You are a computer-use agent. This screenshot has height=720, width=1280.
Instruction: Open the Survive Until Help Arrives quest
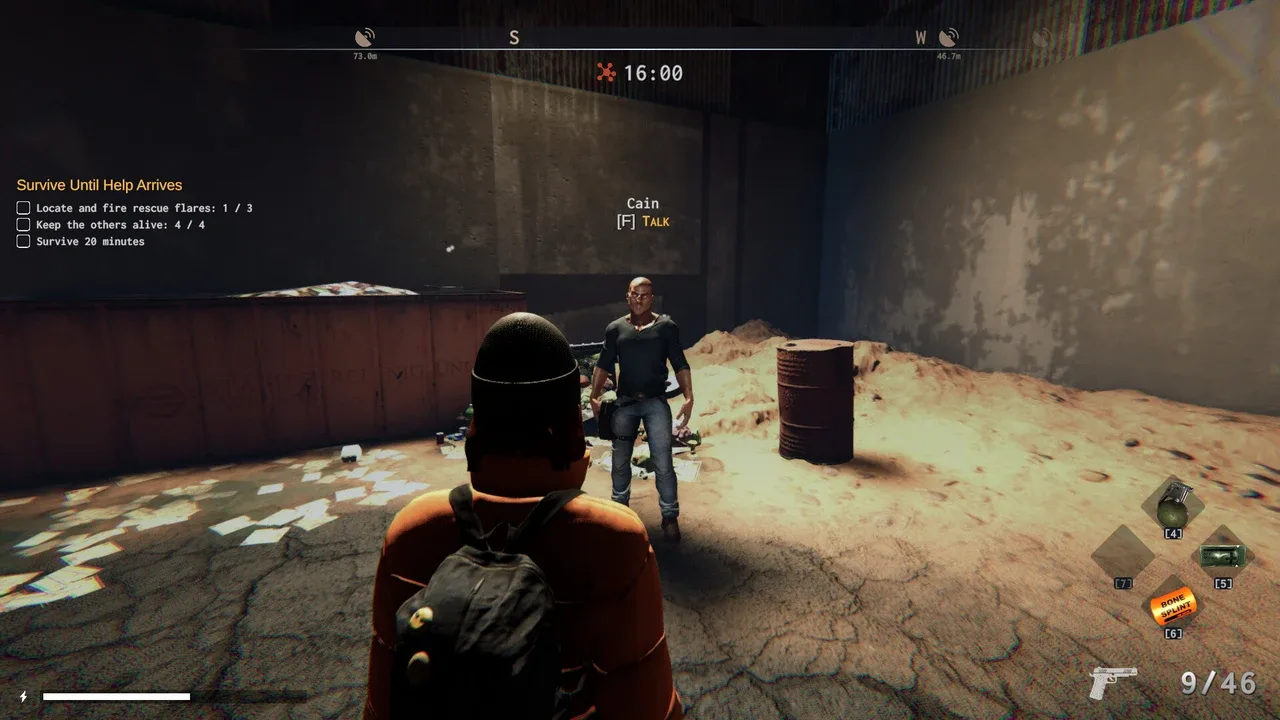click(x=99, y=185)
